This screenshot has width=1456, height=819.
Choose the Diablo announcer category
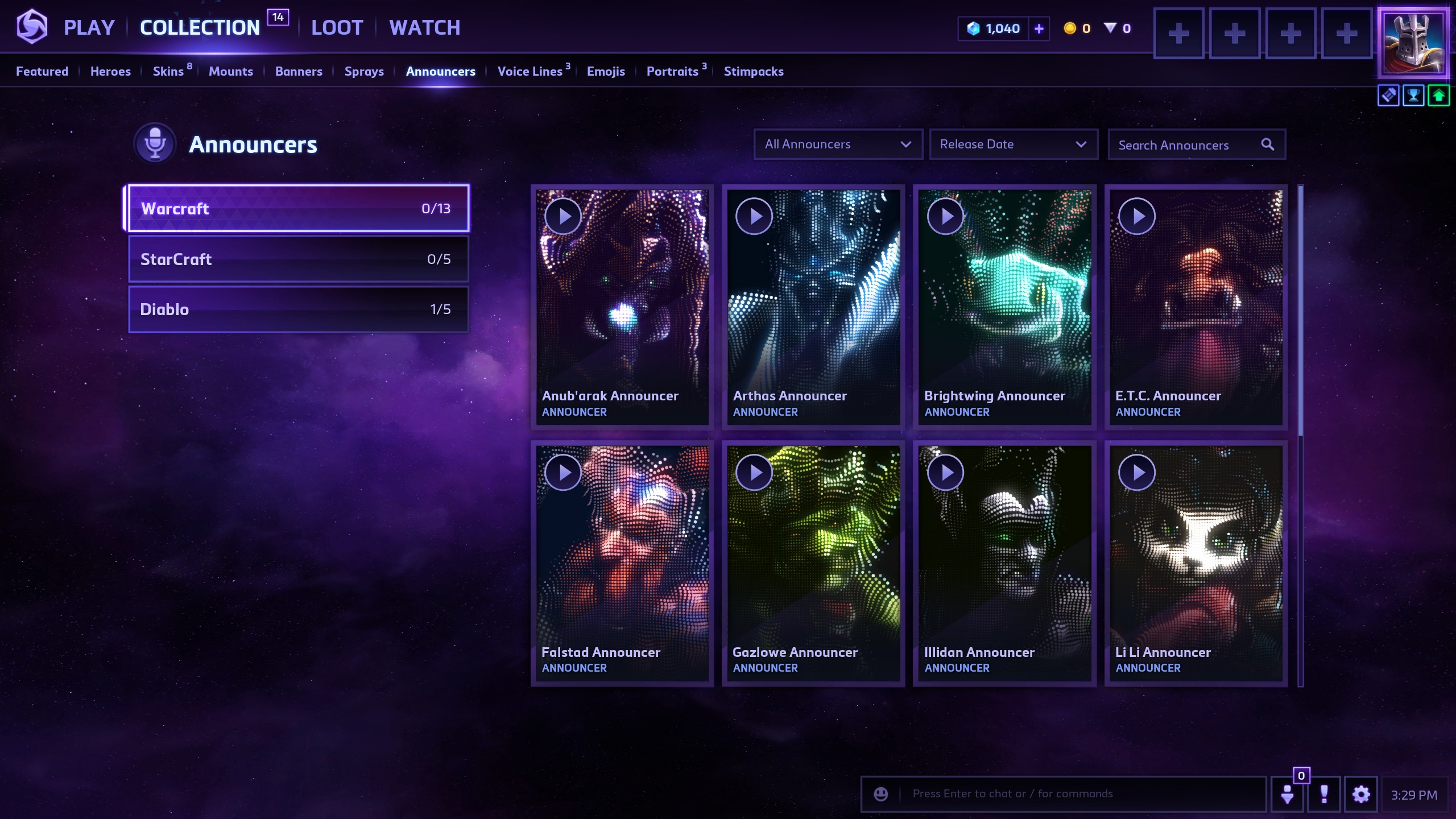click(299, 309)
